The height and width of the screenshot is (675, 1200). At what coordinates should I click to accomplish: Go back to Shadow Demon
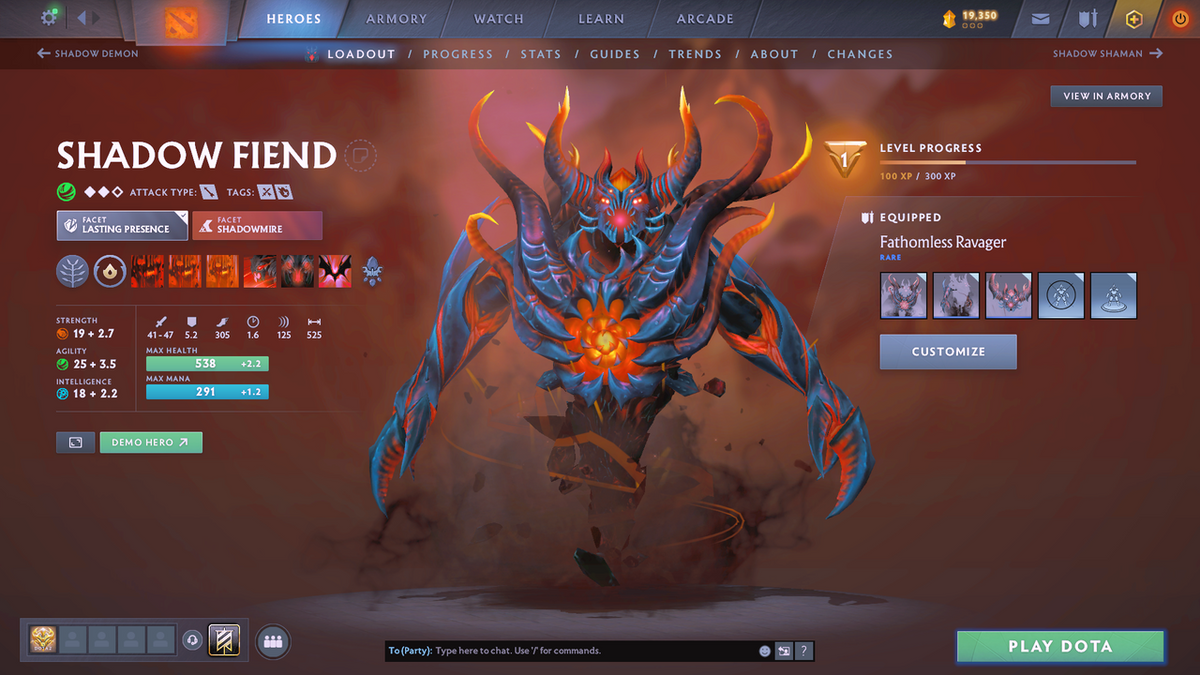point(88,54)
